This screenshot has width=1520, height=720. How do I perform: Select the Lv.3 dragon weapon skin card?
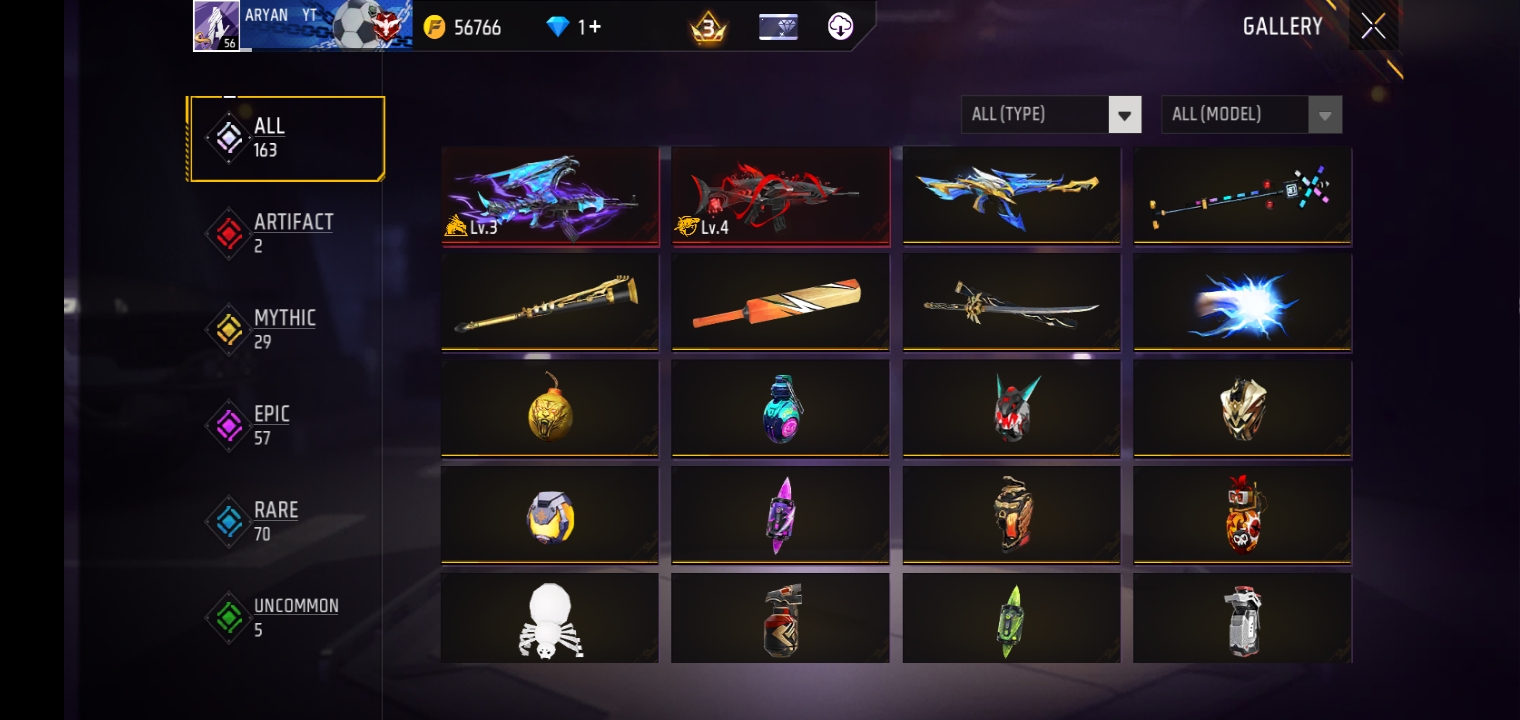pyautogui.click(x=550, y=195)
